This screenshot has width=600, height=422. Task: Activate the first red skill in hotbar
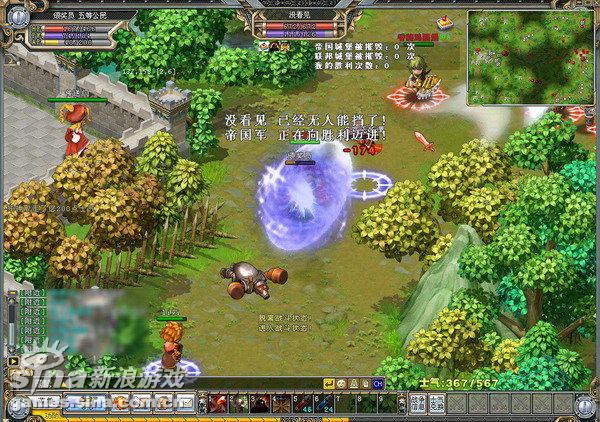coord(217,402)
